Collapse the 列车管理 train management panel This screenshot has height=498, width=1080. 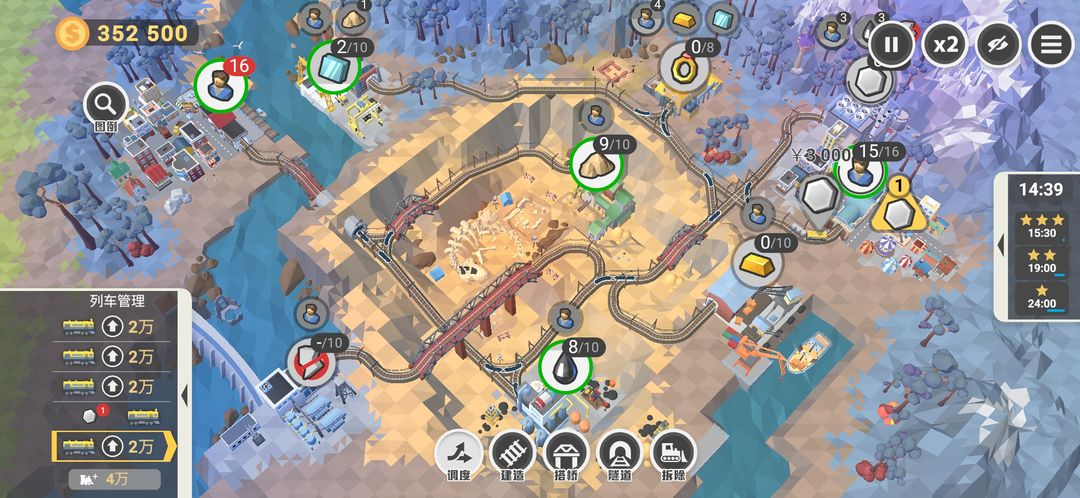pyautogui.click(x=184, y=395)
